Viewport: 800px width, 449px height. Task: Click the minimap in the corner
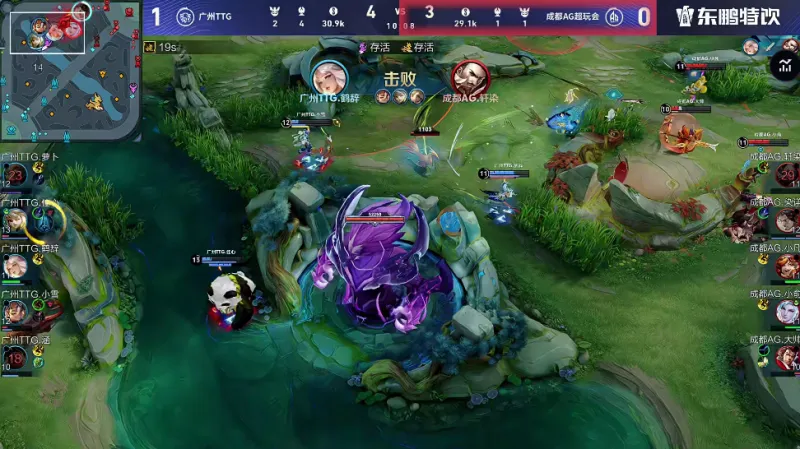[x=70, y=70]
